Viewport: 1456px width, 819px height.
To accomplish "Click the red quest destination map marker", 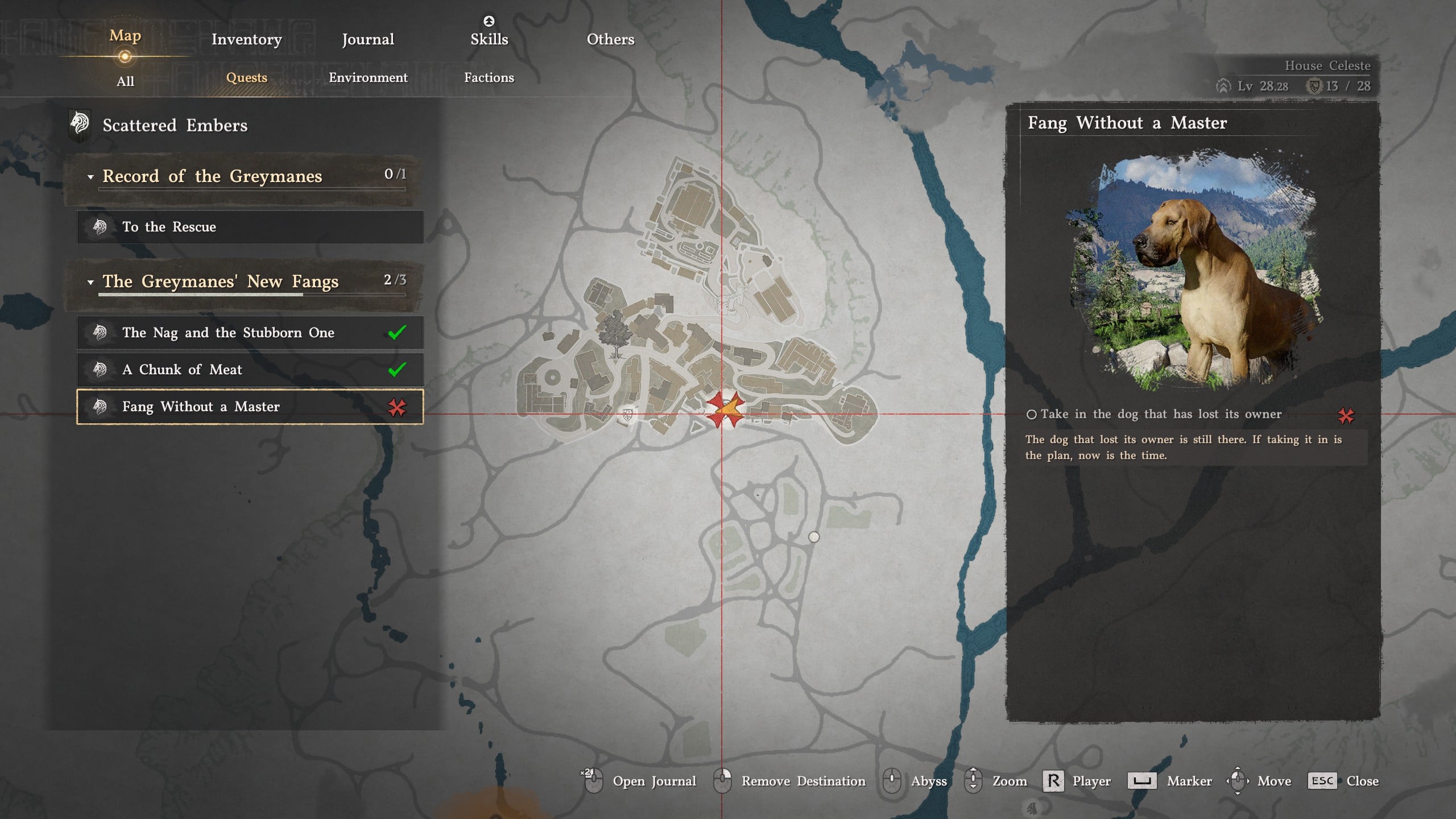I will tap(725, 409).
